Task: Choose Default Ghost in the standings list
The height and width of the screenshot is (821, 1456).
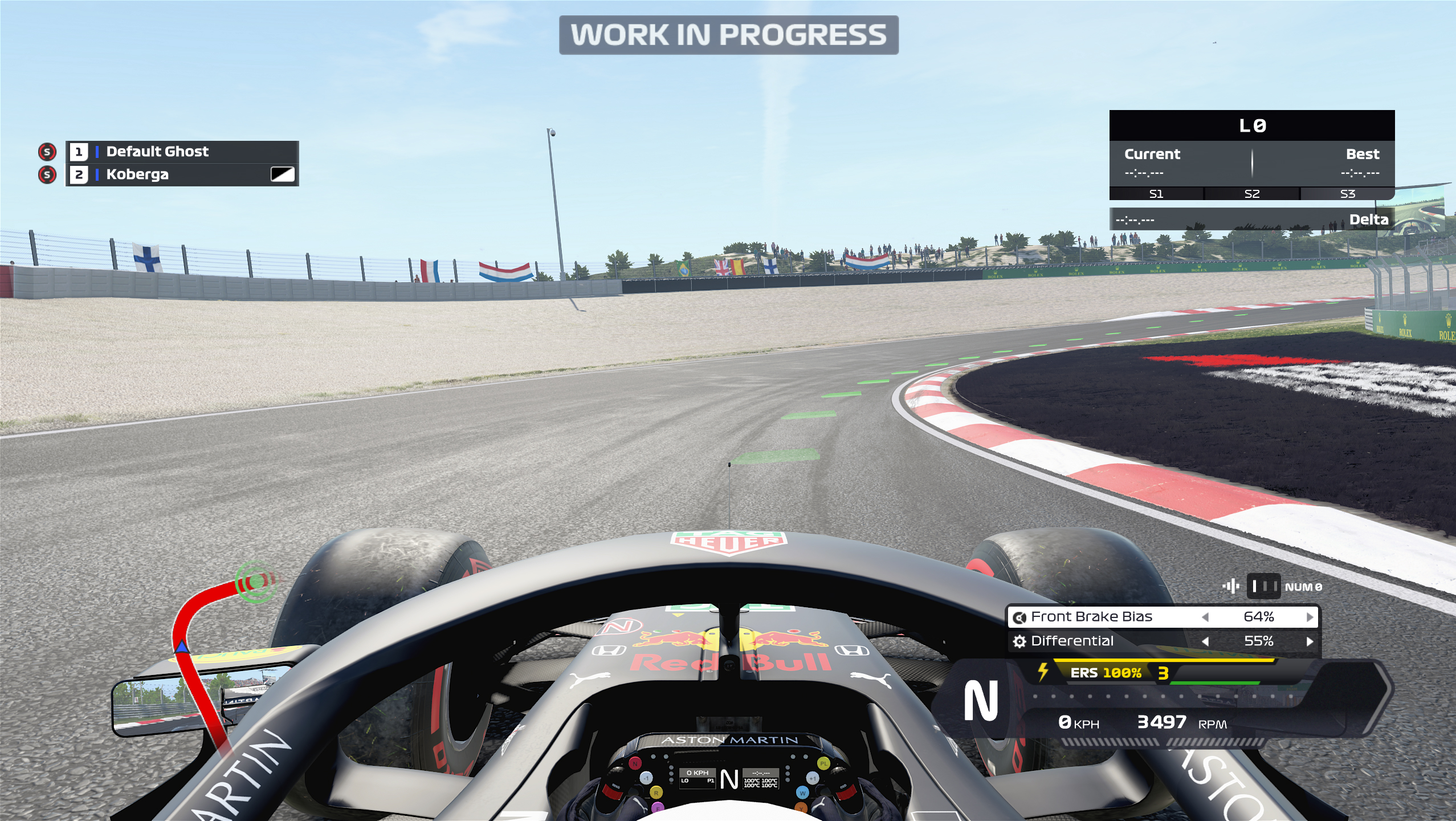Action: (157, 152)
